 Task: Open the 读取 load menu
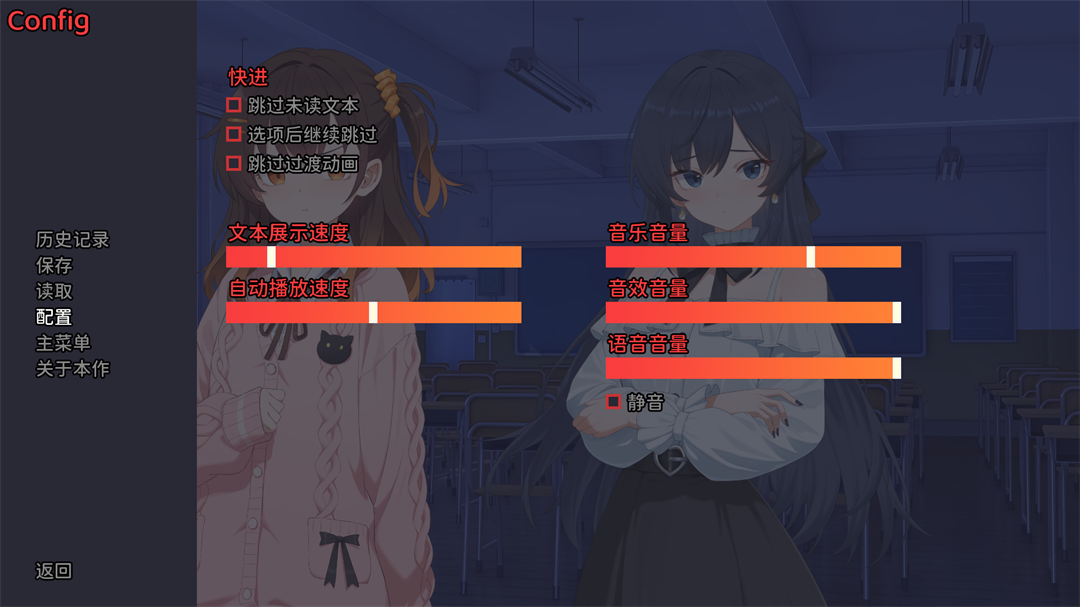[54, 292]
